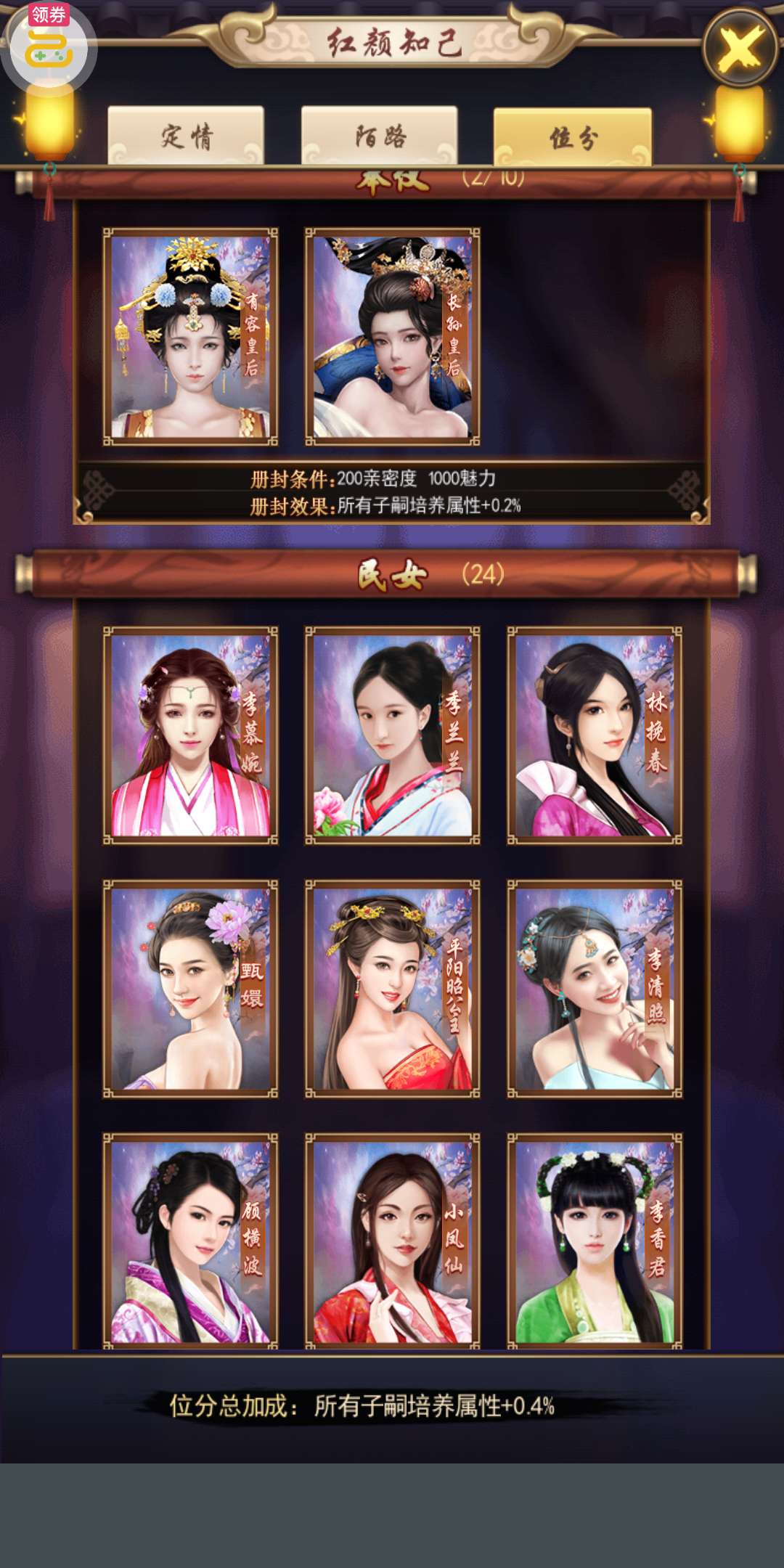Switch to the 定情 tab

click(186, 136)
